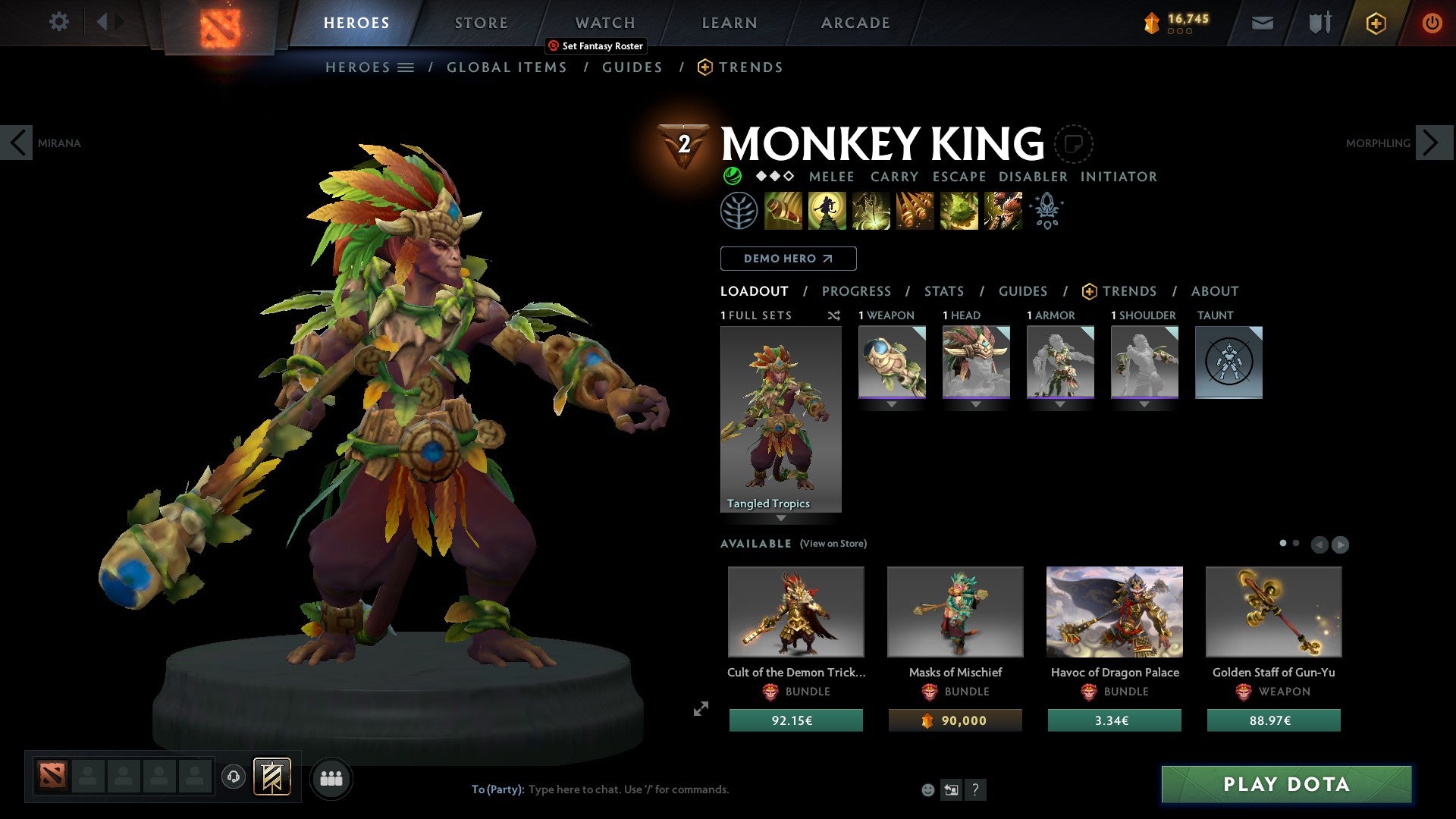Open voice chat headset icon near party slots
Viewport: 1456px width, 819px height.
tap(233, 777)
